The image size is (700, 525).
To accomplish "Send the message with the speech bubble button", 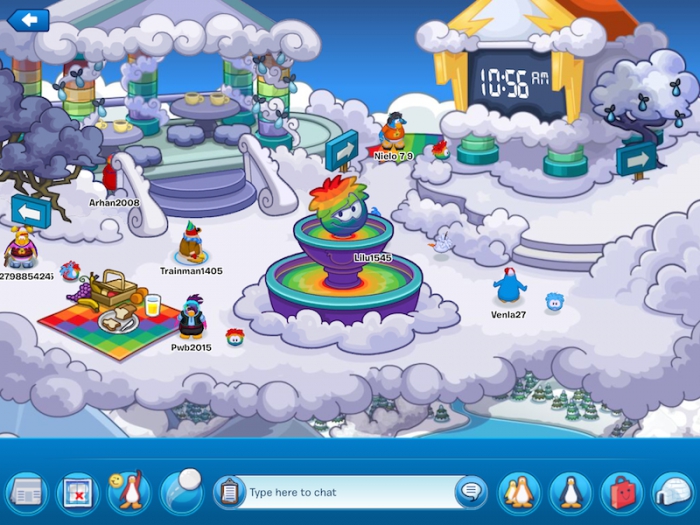I will (470, 491).
